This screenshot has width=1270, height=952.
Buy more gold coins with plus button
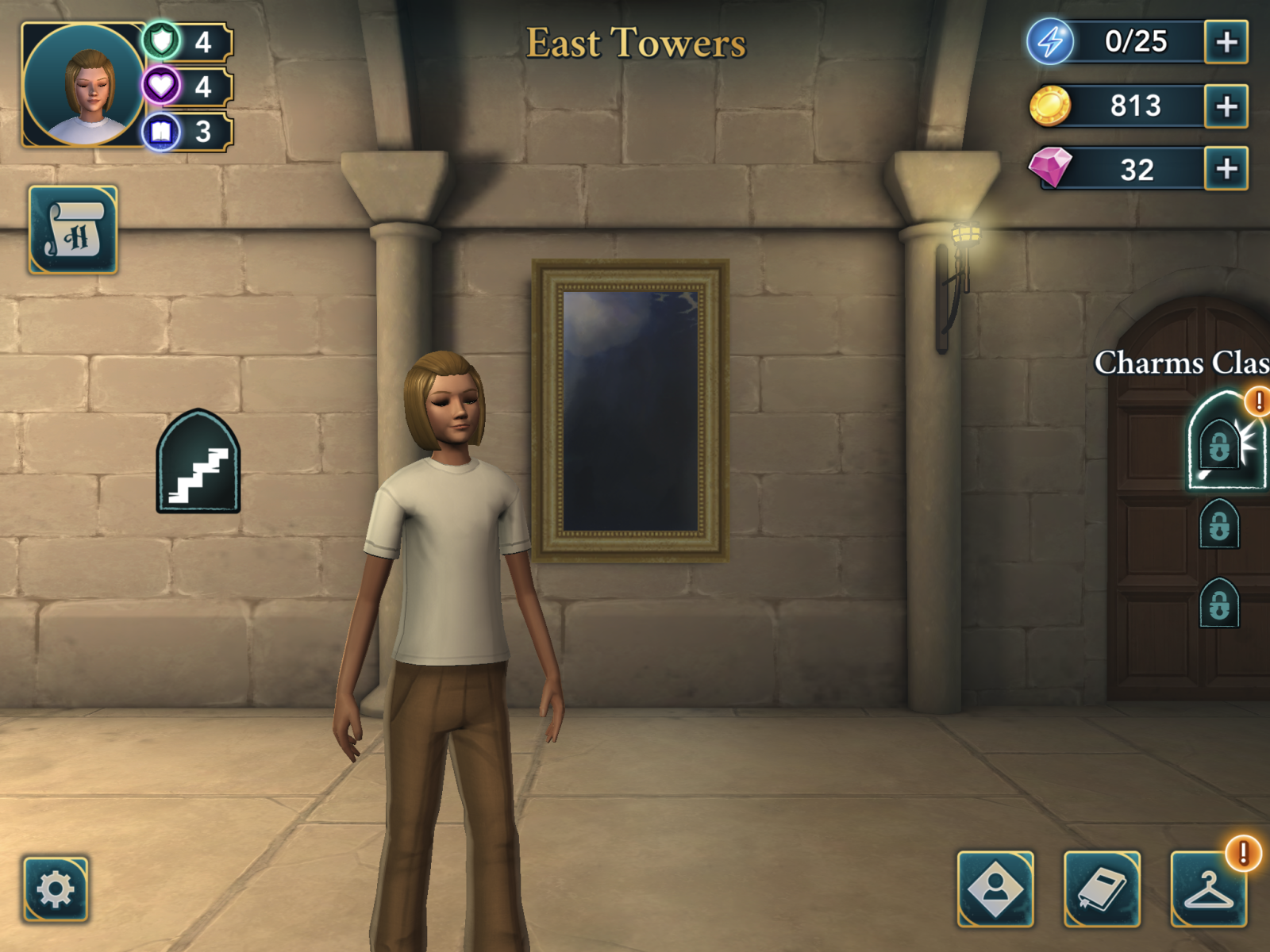point(1226,106)
